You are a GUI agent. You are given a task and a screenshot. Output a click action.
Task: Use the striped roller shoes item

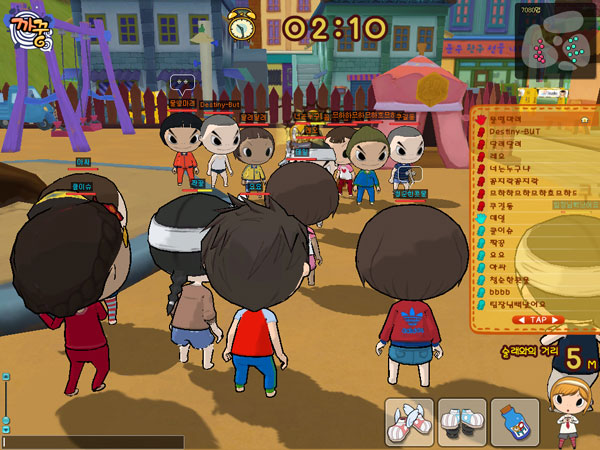tap(462, 422)
